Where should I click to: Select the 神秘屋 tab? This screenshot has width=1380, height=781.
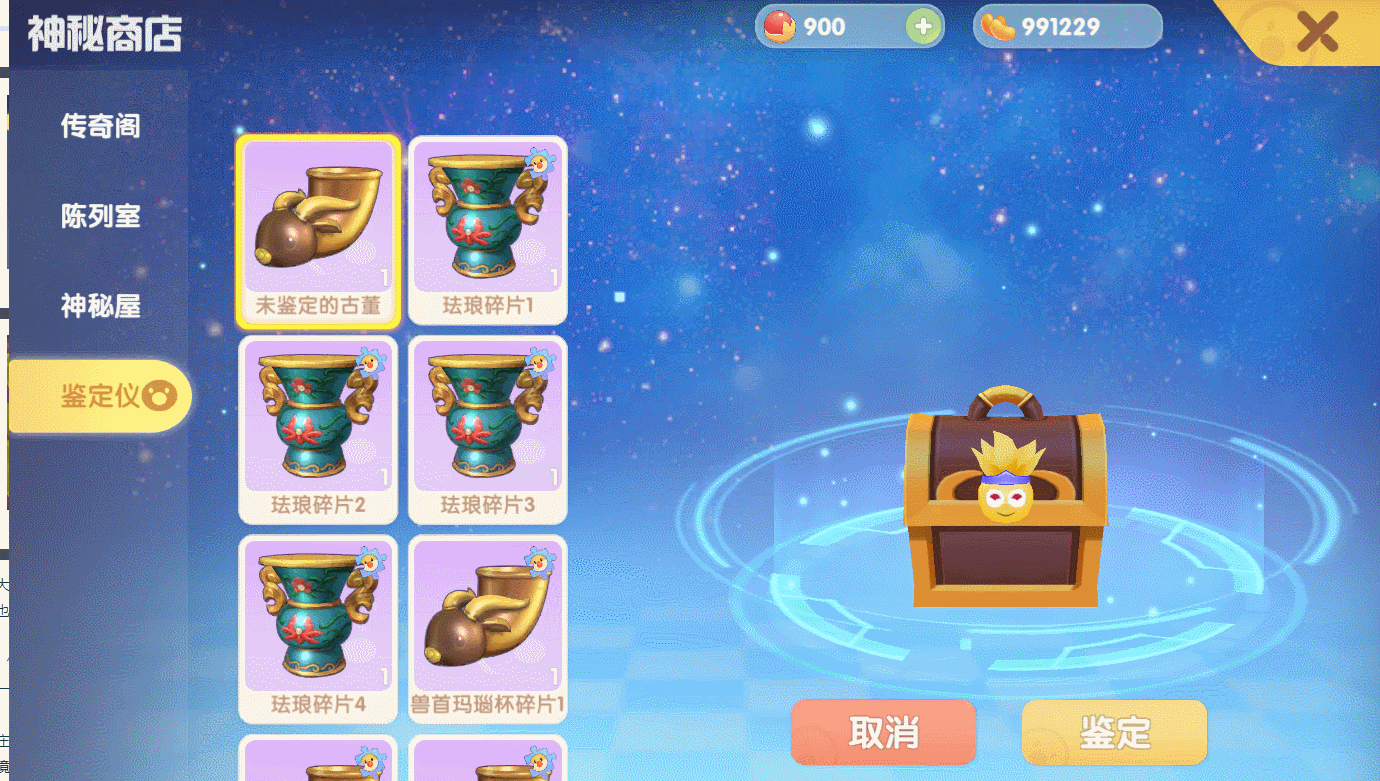pyautogui.click(x=100, y=306)
